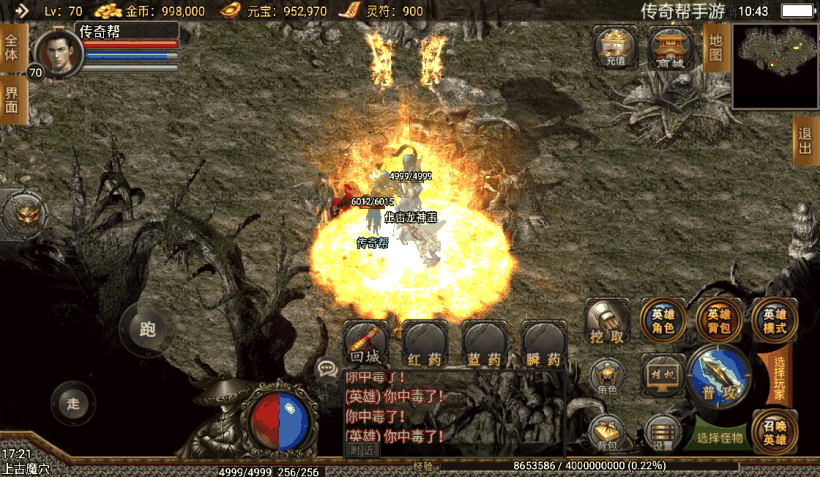The image size is (820, 477).
Task: Tap the 跑 run button
Action: tap(147, 328)
